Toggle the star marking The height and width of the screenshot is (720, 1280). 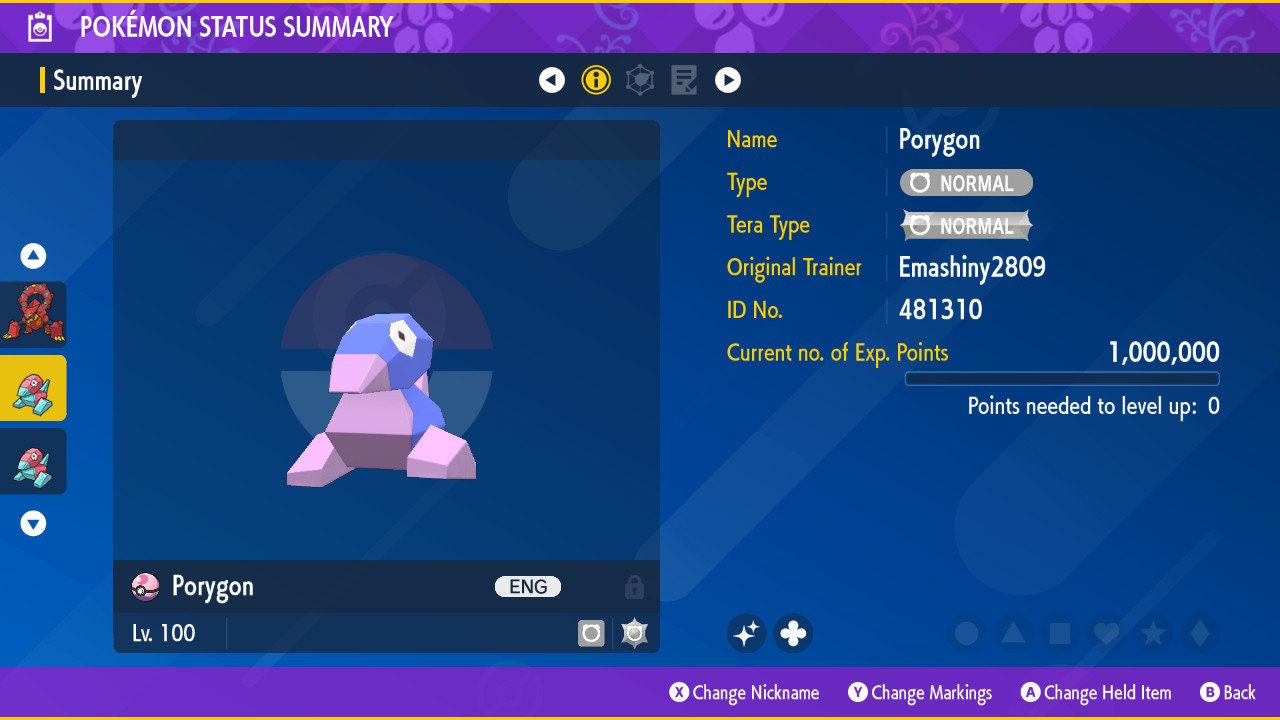pos(1153,633)
